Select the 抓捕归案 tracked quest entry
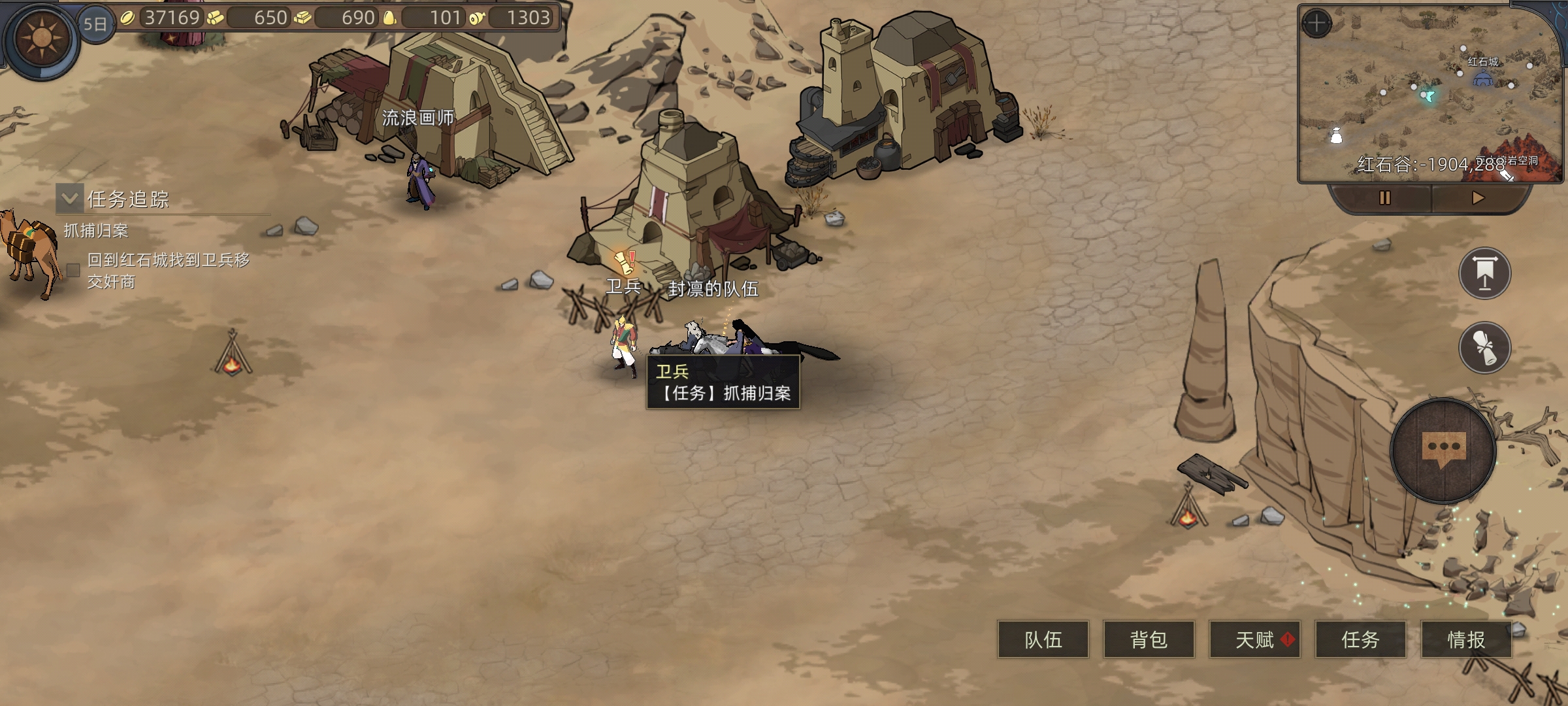This screenshot has width=1568, height=706. tap(96, 231)
